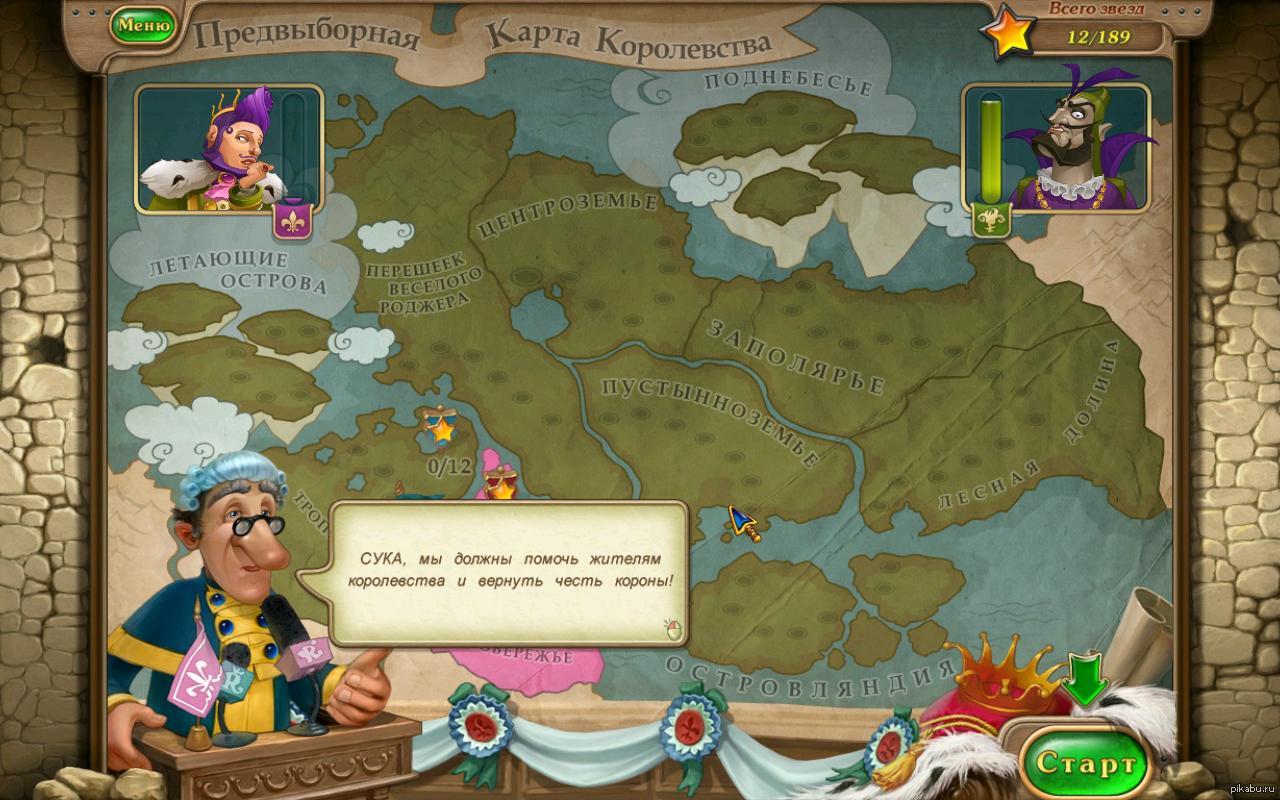Open the green Меню button

143,26
